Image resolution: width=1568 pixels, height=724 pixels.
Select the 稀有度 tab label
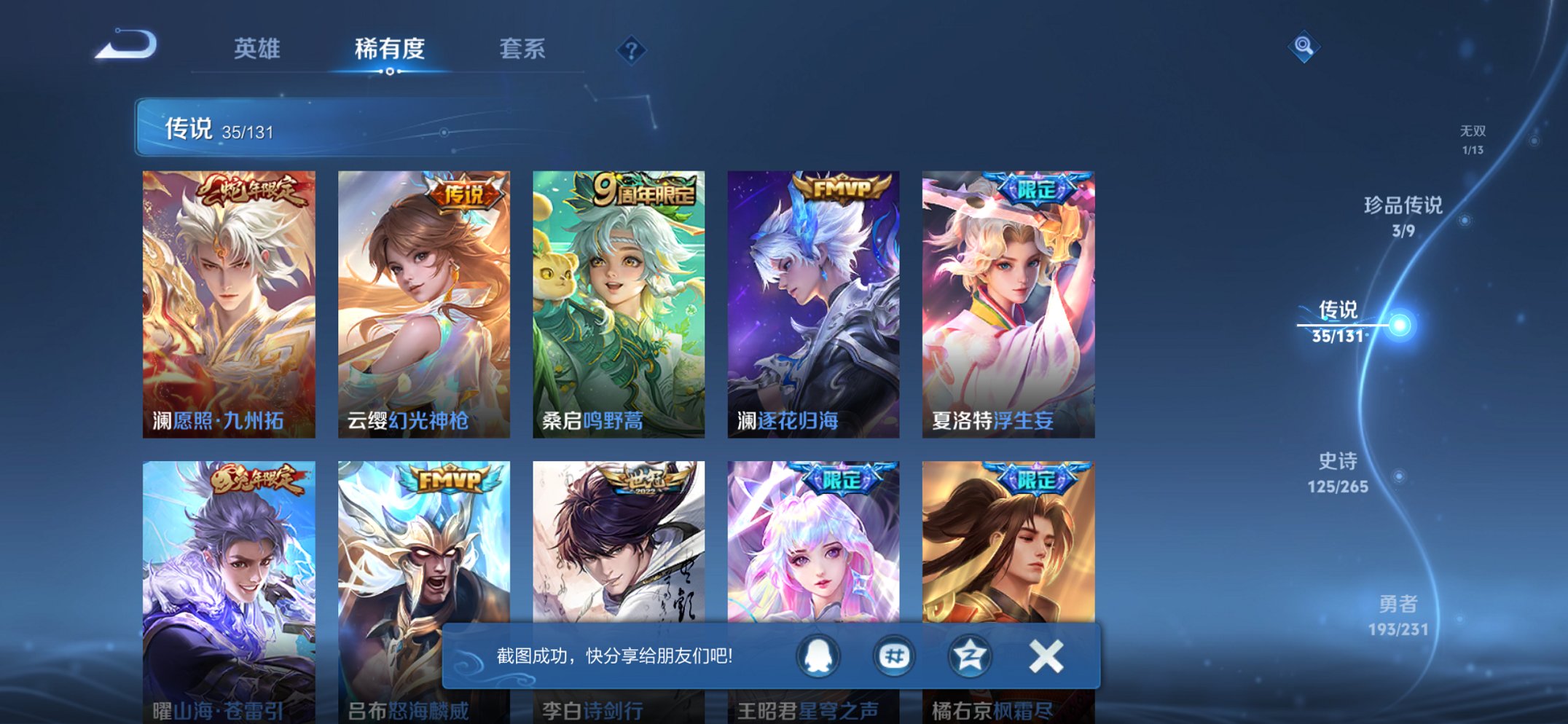390,50
